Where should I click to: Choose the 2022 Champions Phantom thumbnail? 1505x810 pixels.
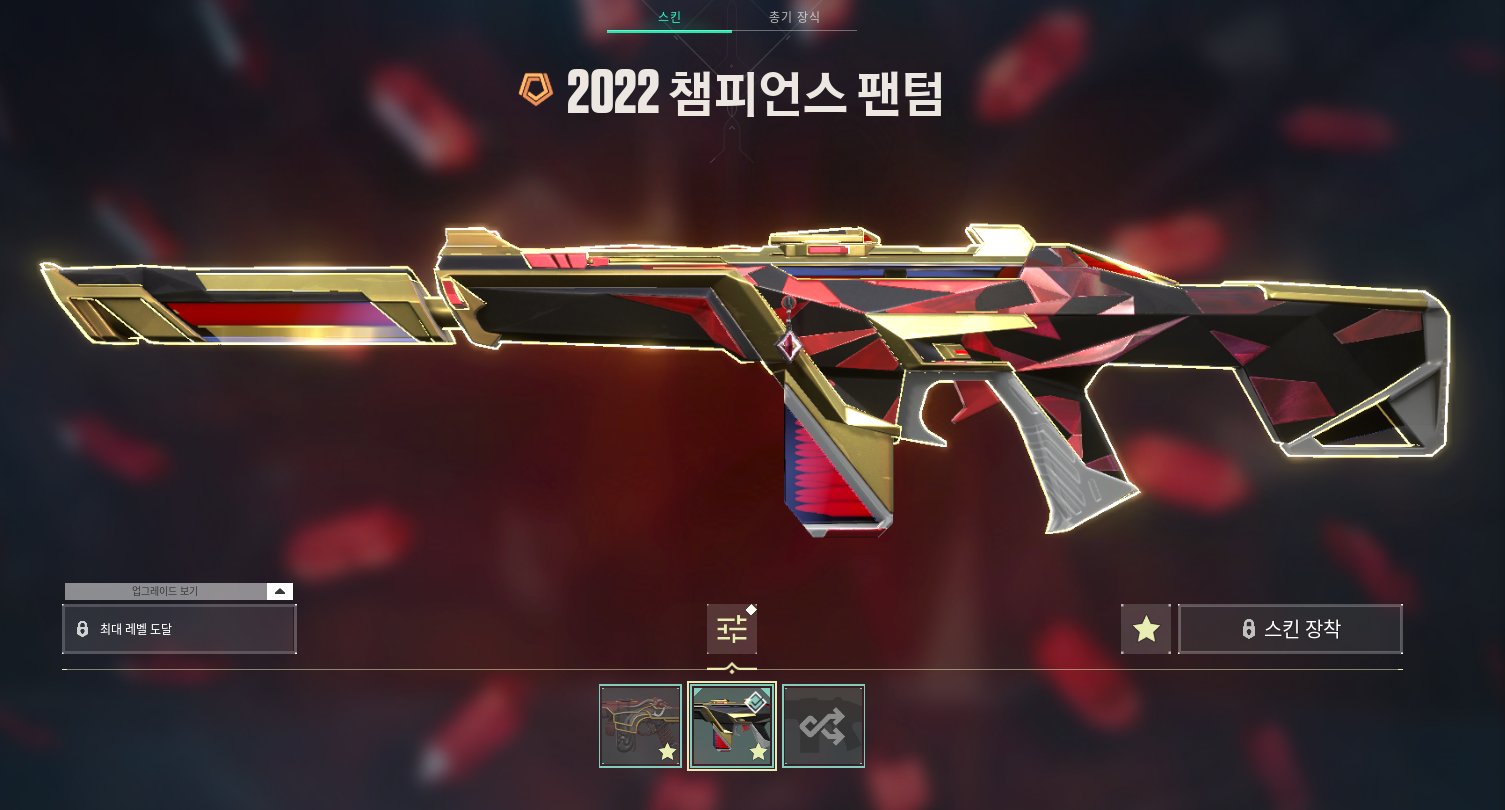(x=732, y=726)
